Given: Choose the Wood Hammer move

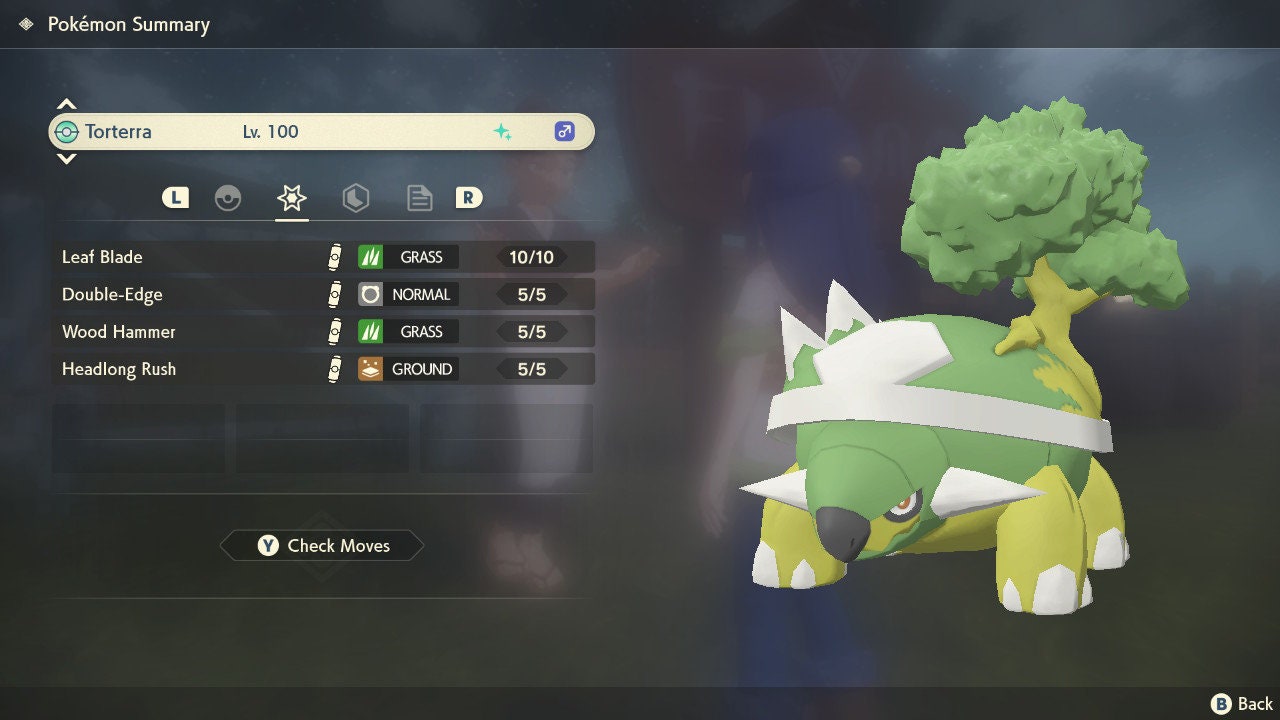Looking at the screenshot, I should pos(322,332).
